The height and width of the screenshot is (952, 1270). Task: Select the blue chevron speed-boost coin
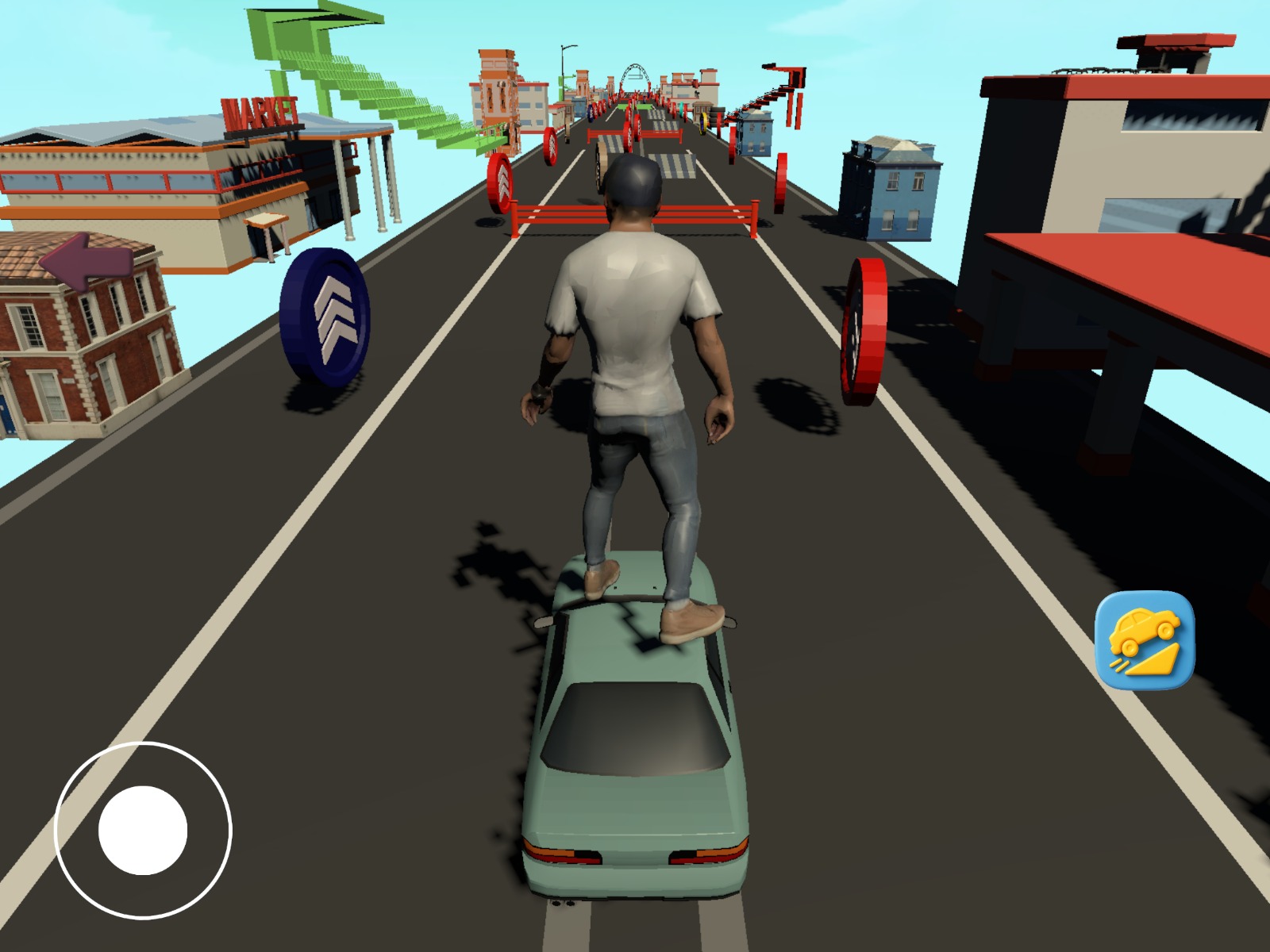(326, 309)
